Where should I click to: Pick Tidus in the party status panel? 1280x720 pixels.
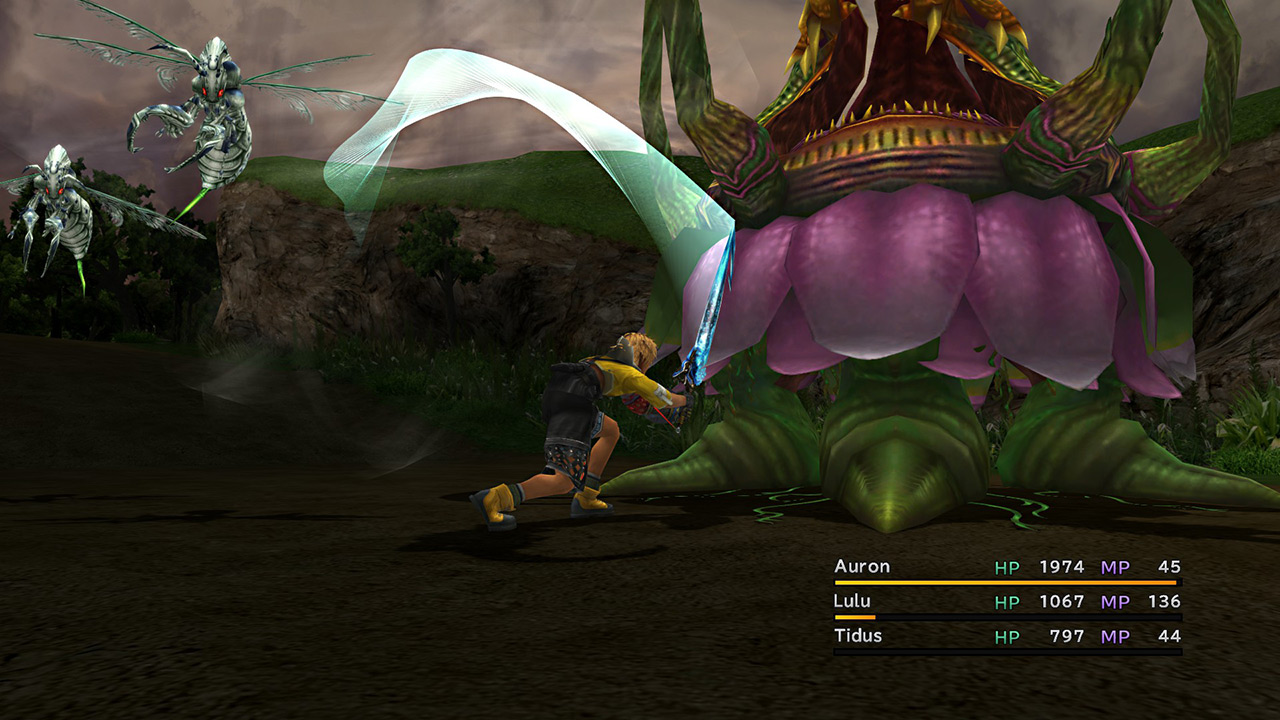858,636
